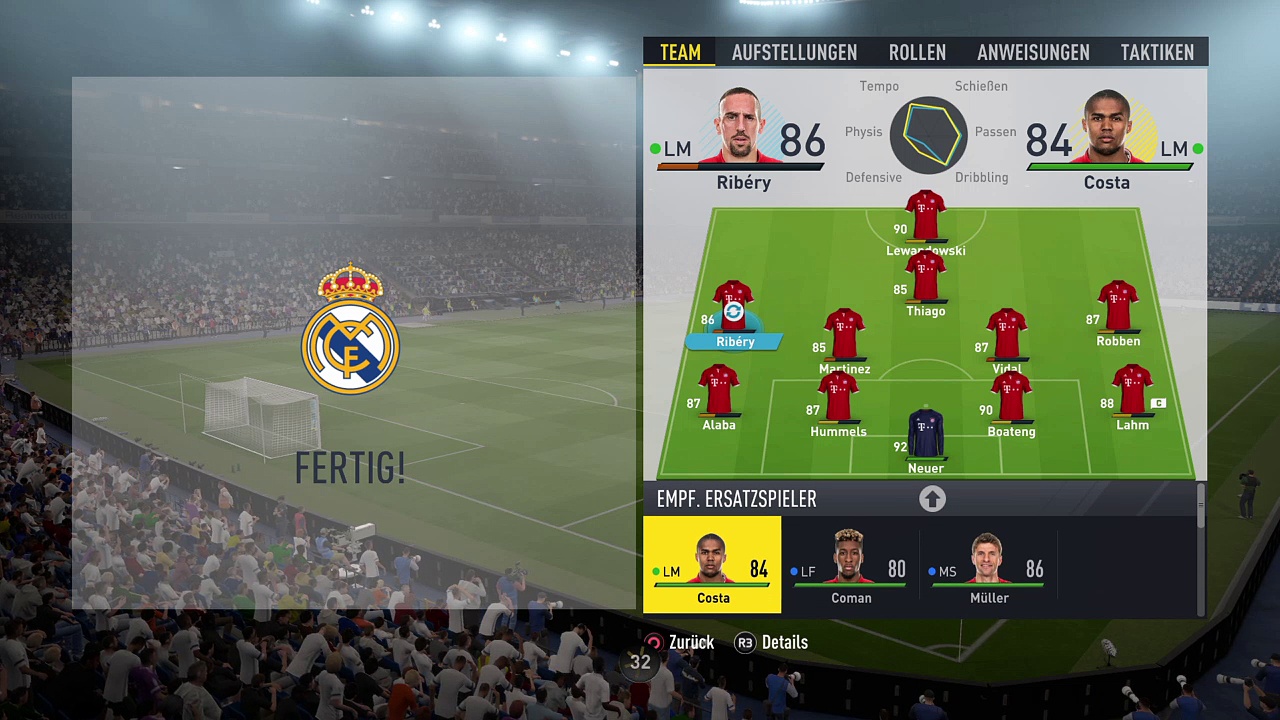Pick Robben on the right wing
Image resolution: width=1280 pixels, height=720 pixels.
click(1117, 312)
